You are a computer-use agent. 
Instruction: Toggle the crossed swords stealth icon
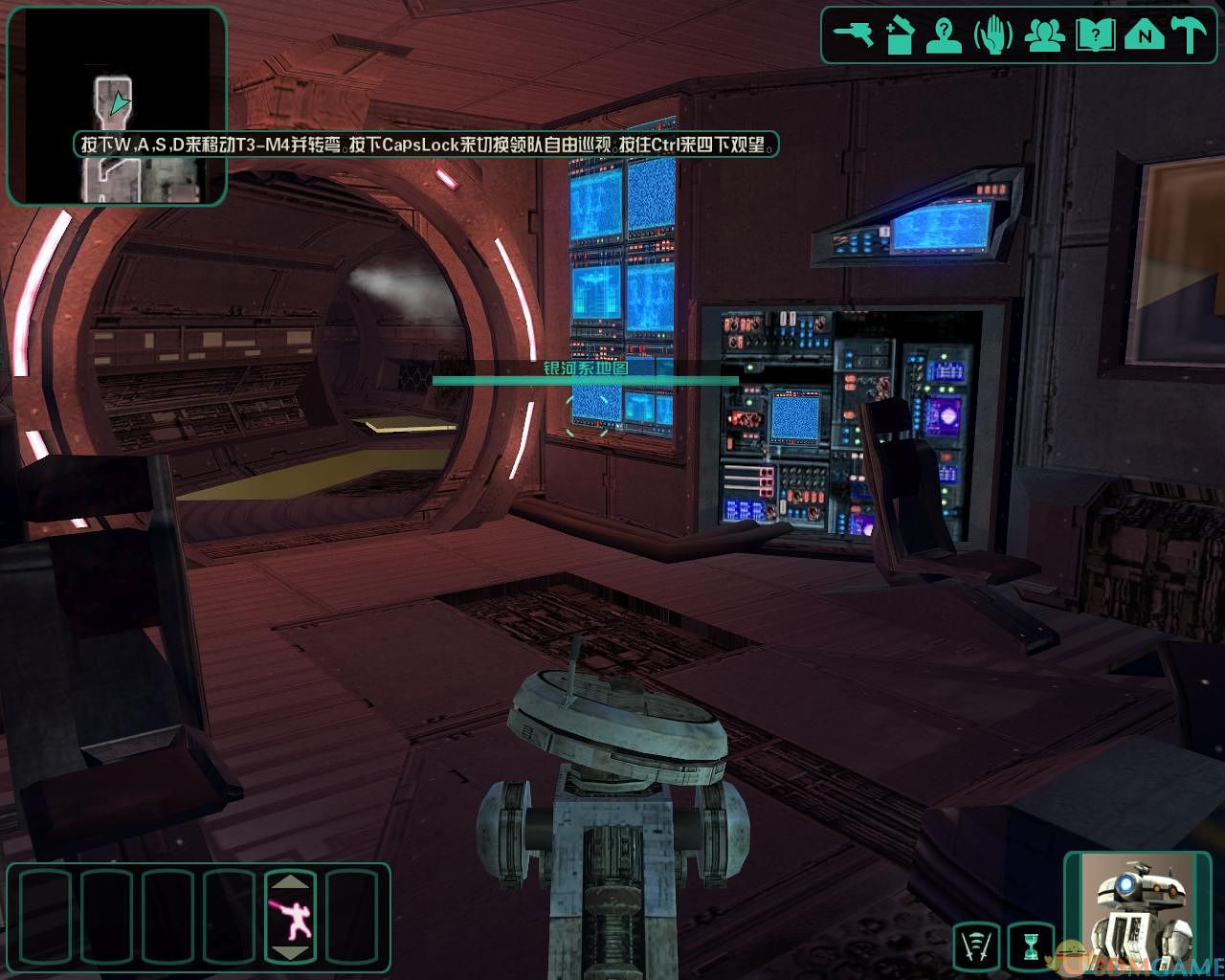tap(976, 947)
